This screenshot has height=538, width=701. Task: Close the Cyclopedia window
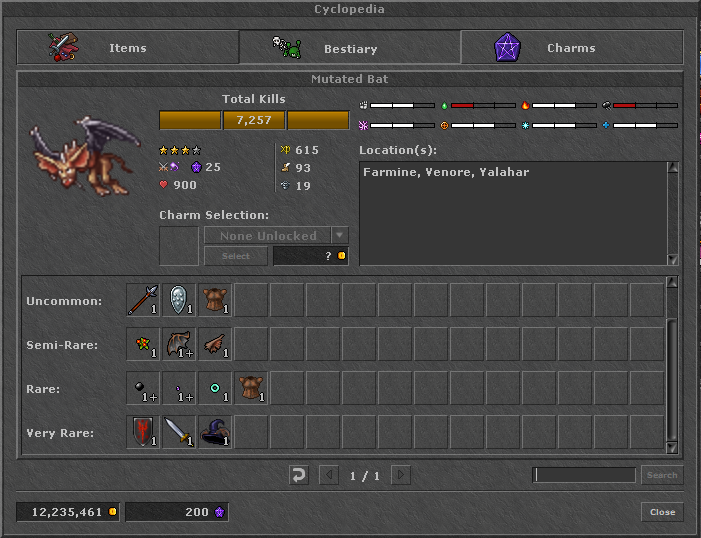(662, 512)
